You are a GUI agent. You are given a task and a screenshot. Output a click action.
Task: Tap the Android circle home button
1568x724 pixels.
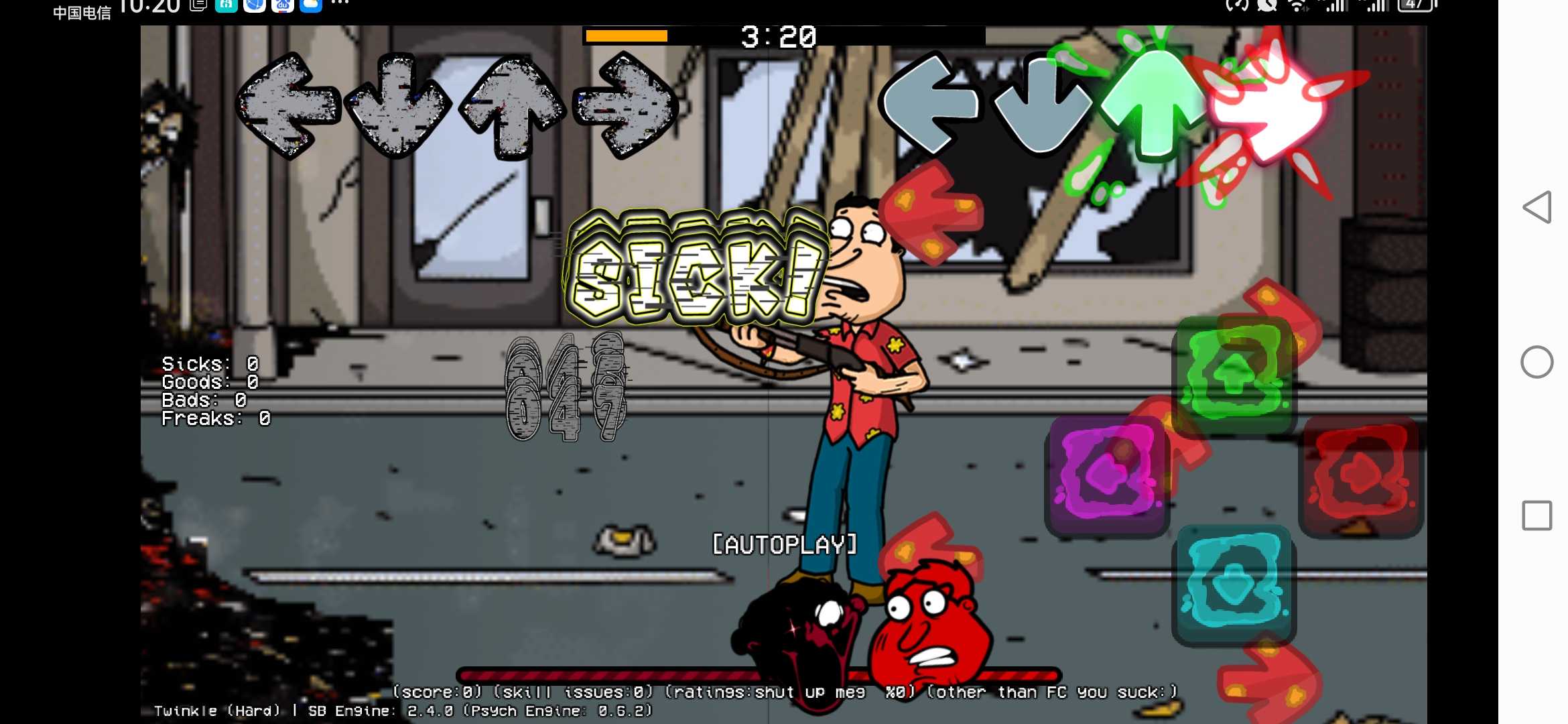tap(1537, 362)
